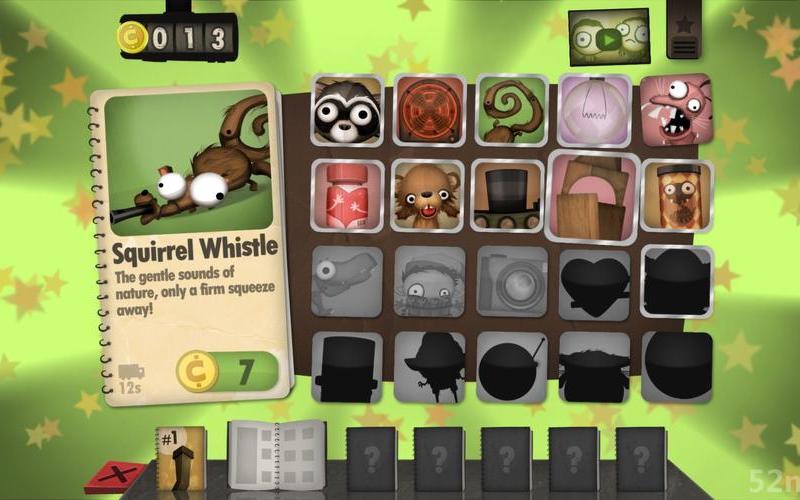Open the spiral-bound open catalog book

pyautogui.click(x=277, y=456)
